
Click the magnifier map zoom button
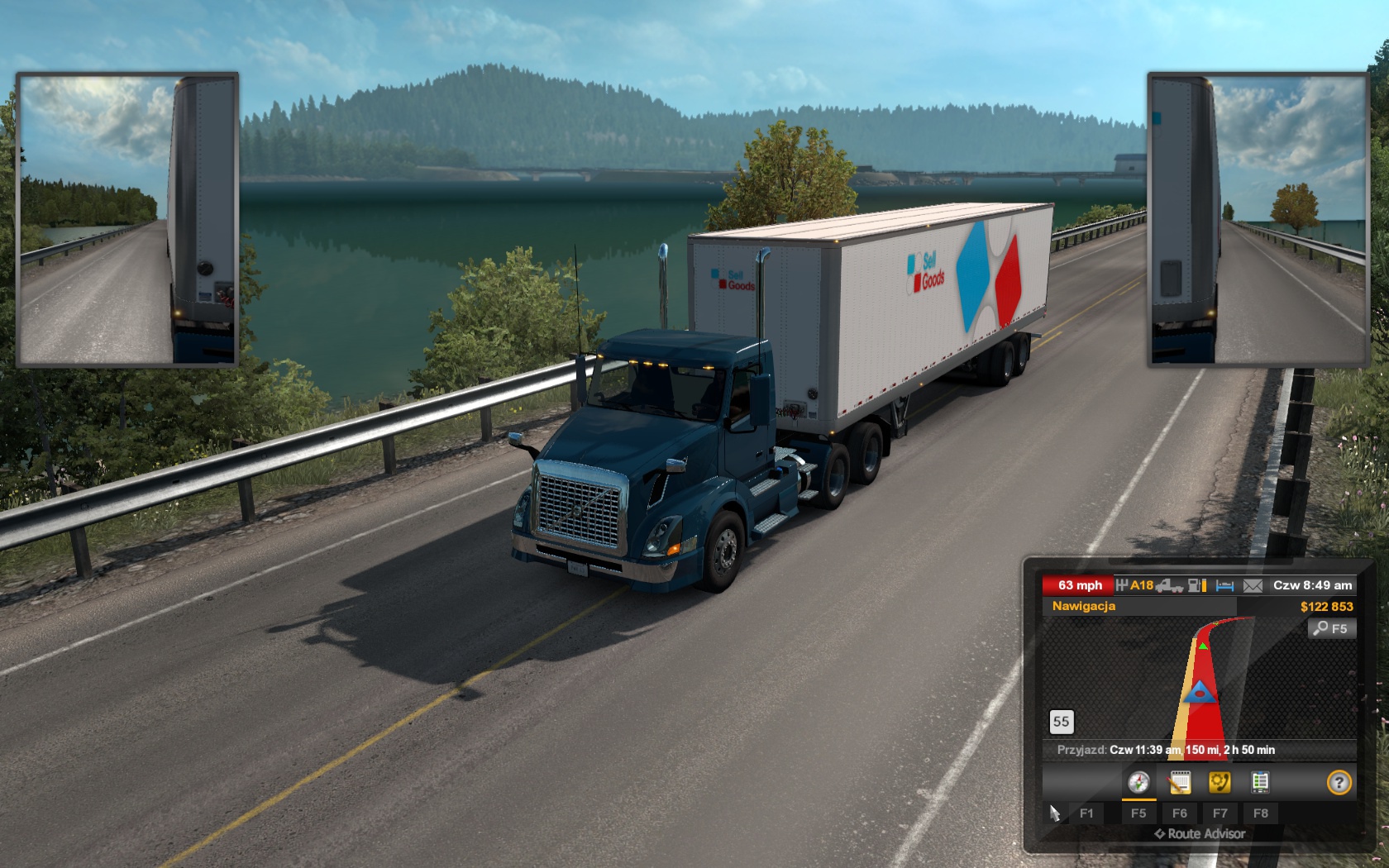(x=1331, y=628)
